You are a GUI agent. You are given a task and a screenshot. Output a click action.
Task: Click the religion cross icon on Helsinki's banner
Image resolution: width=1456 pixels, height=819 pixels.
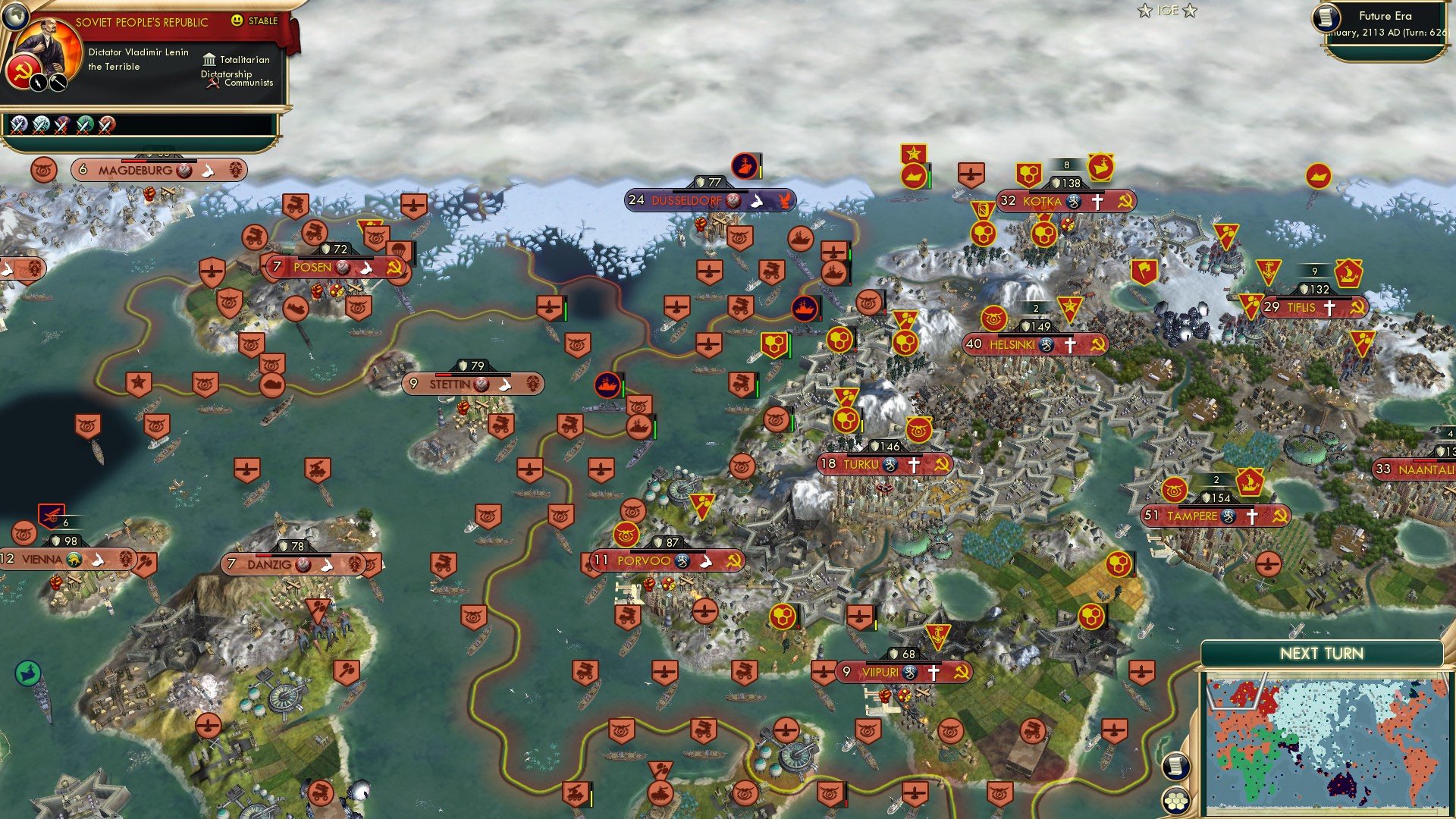click(x=1072, y=344)
